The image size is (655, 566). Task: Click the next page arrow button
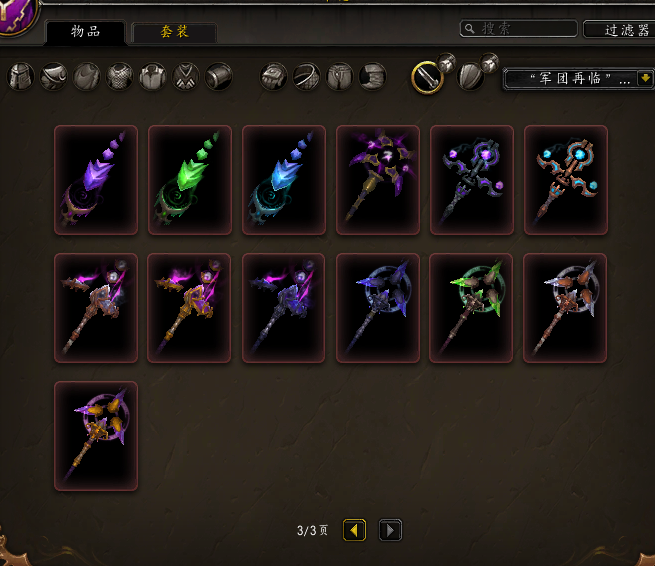(391, 530)
